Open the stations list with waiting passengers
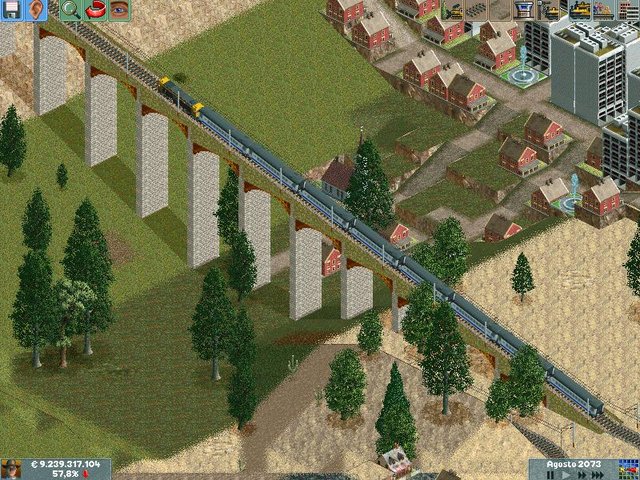This screenshot has height=480, width=640. tap(605, 10)
